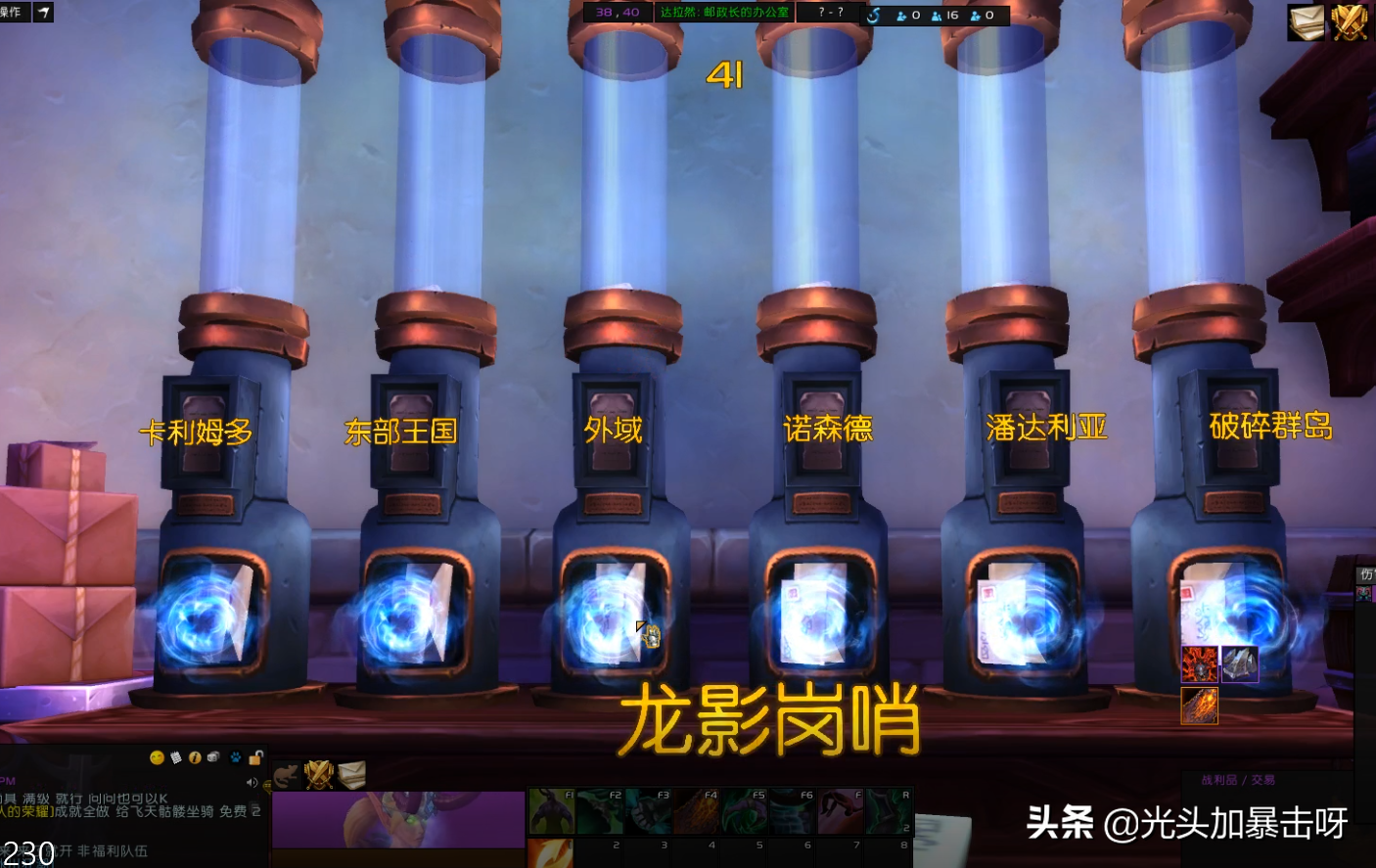1376x868 pixels.
Task: Open the smiley emote icon in chat bar
Action: click(157, 758)
